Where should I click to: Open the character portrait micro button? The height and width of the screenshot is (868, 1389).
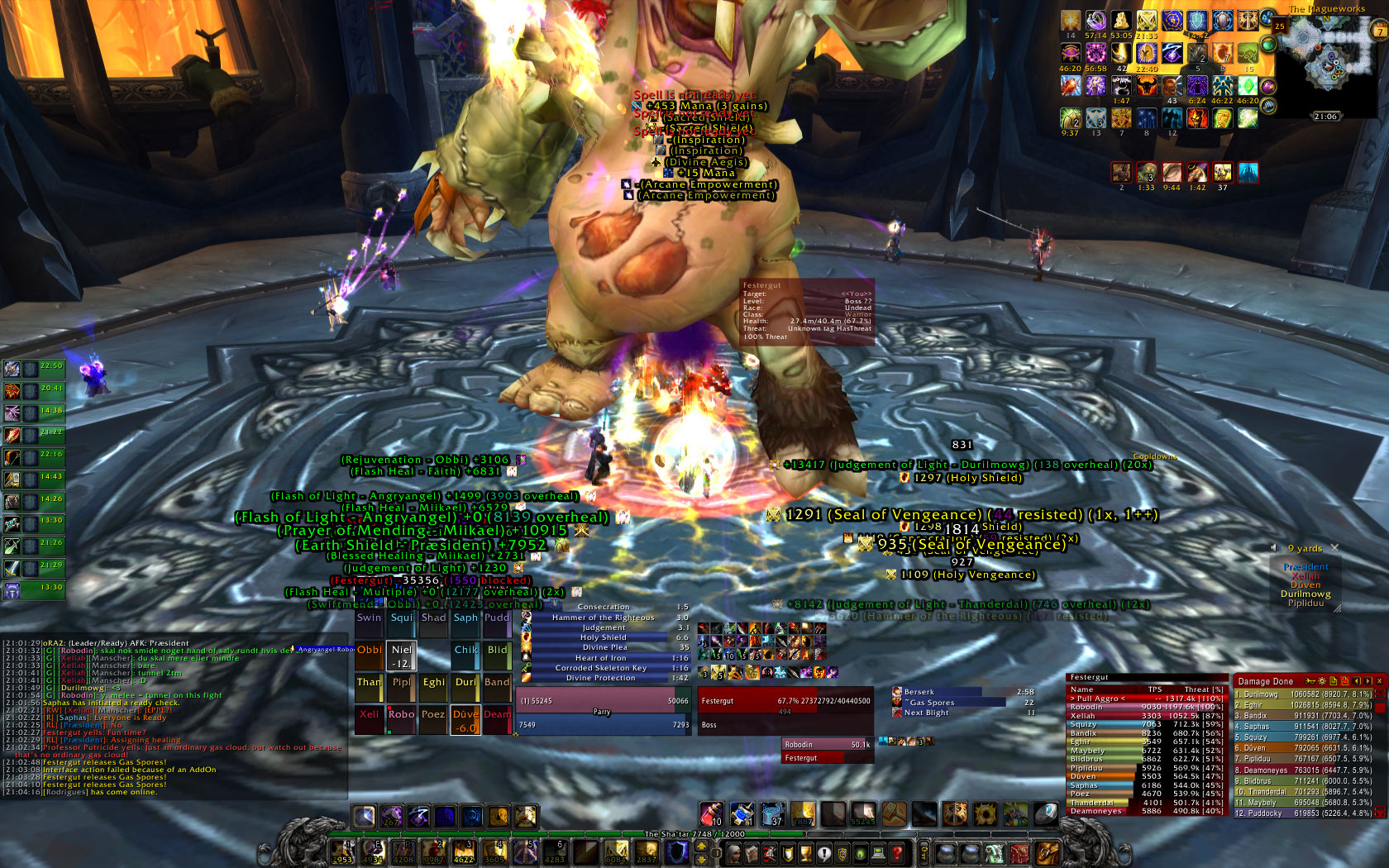(733, 853)
